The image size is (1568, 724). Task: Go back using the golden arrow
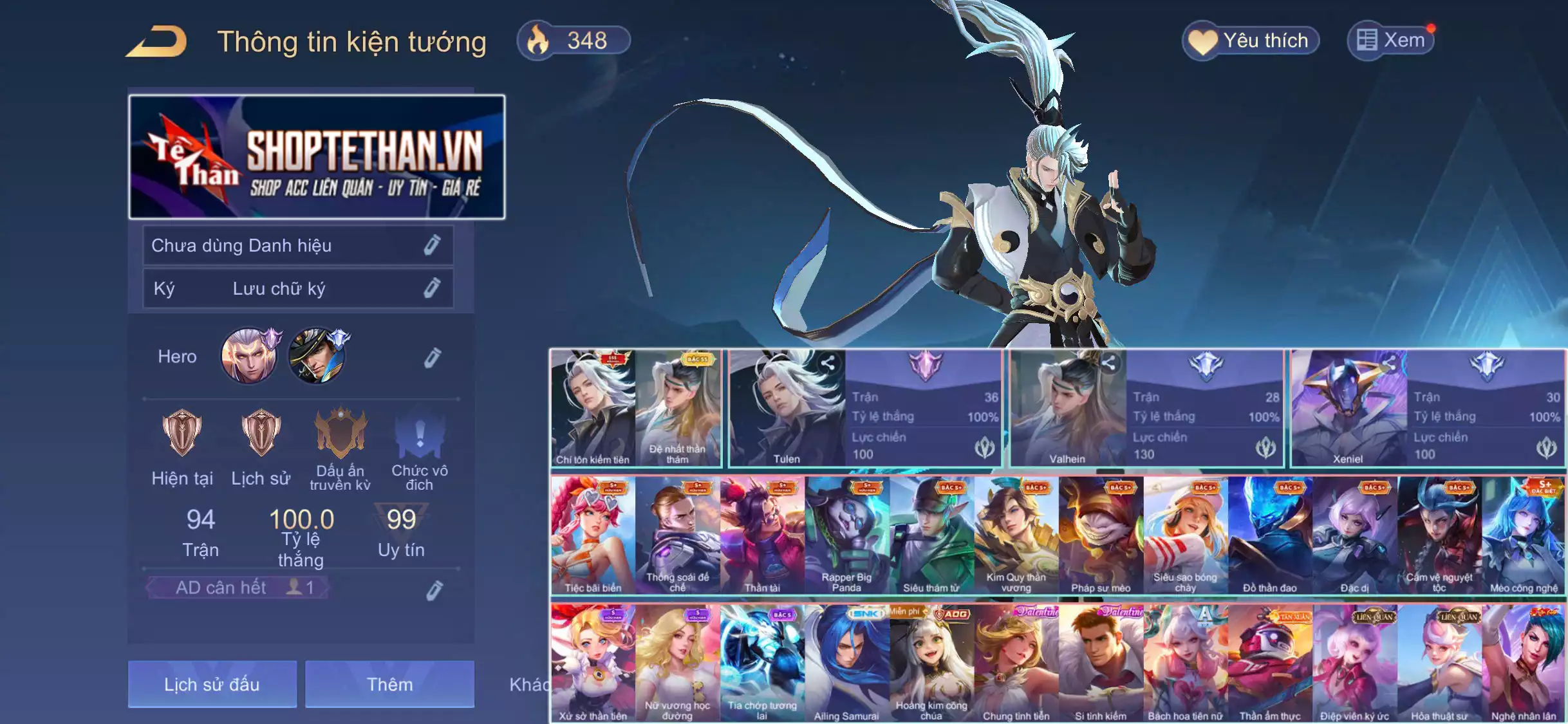click(x=157, y=42)
